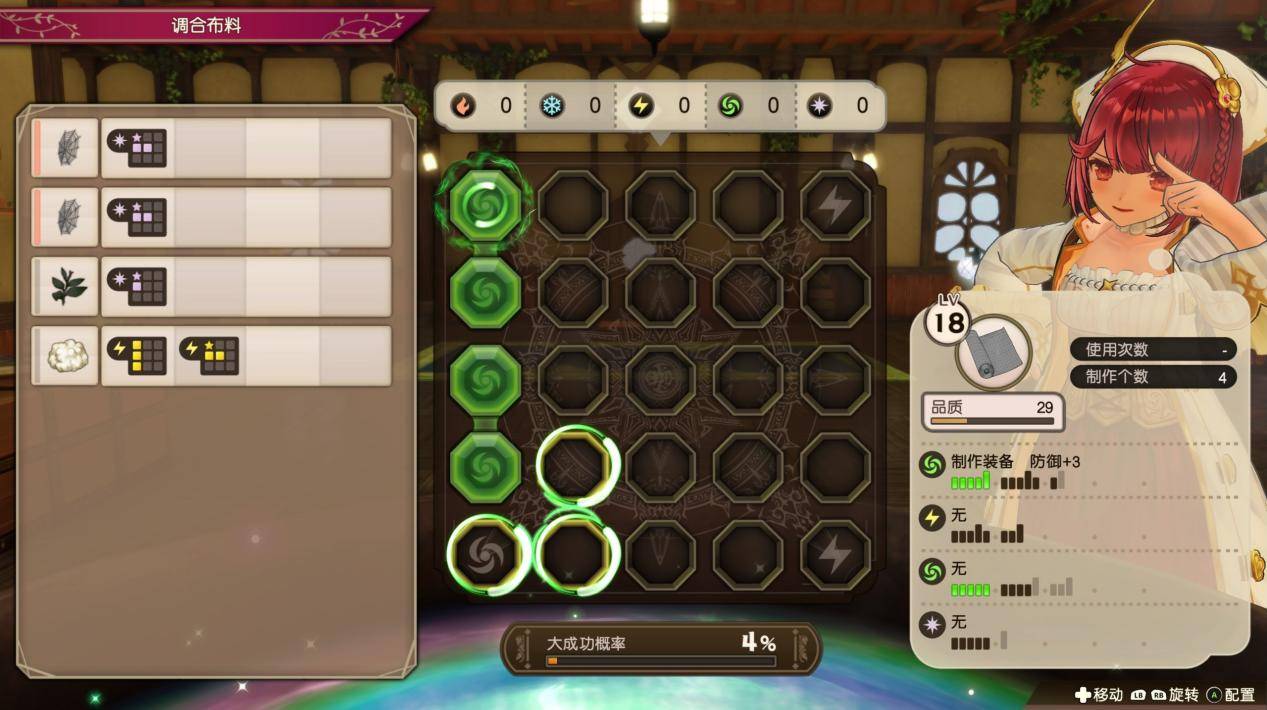Select cotton's starred lightning component piece
1267x710 pixels.
click(x=209, y=355)
